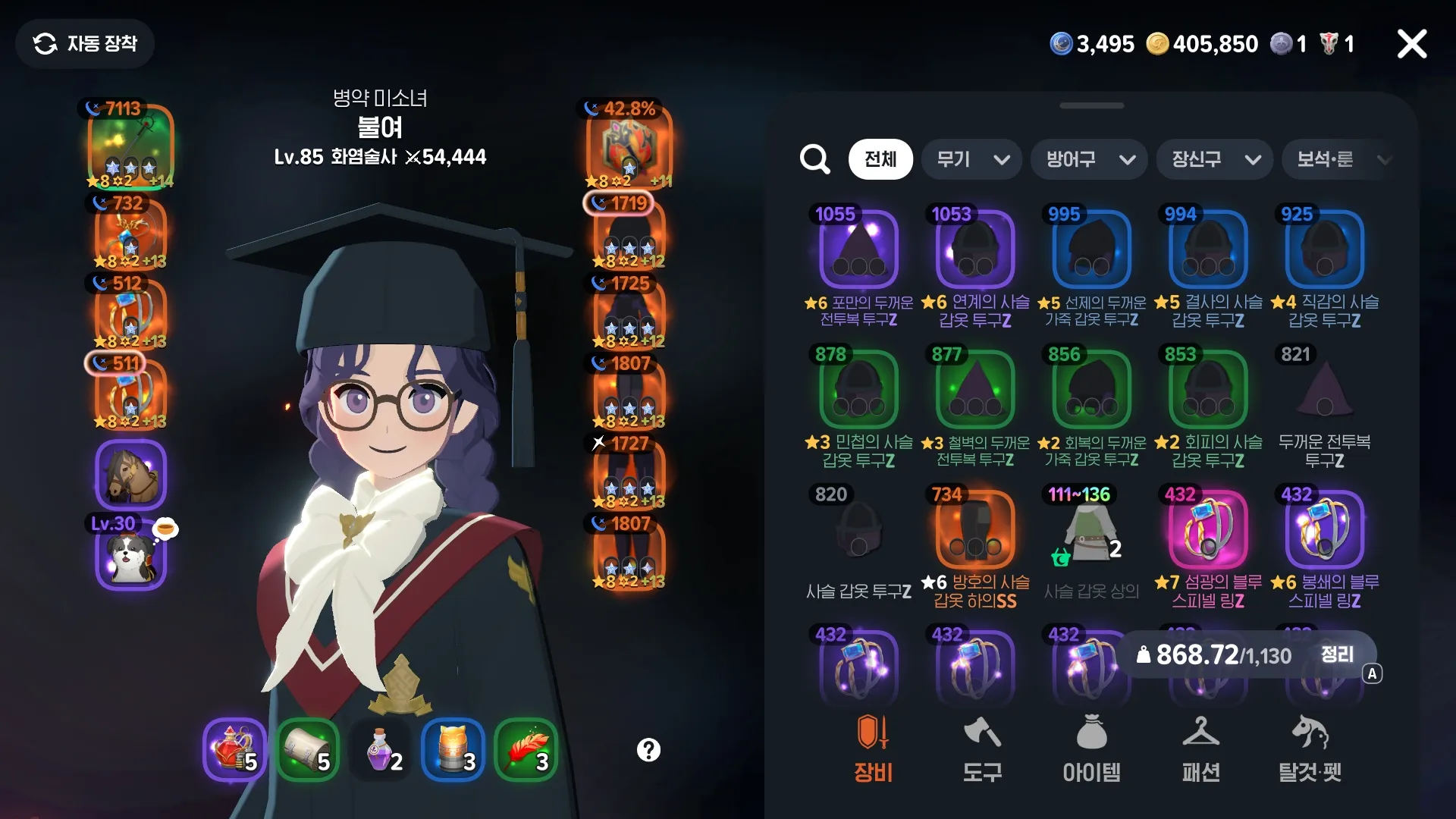Switch to the 장비 bottom tab

click(x=873, y=749)
